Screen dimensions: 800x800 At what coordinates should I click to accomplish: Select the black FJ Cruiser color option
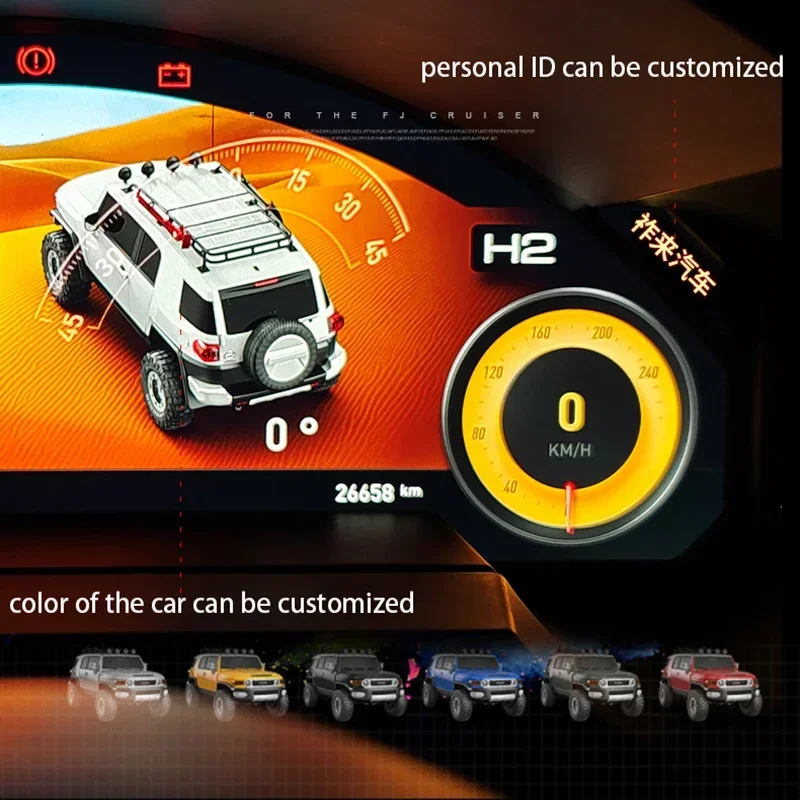tap(355, 684)
